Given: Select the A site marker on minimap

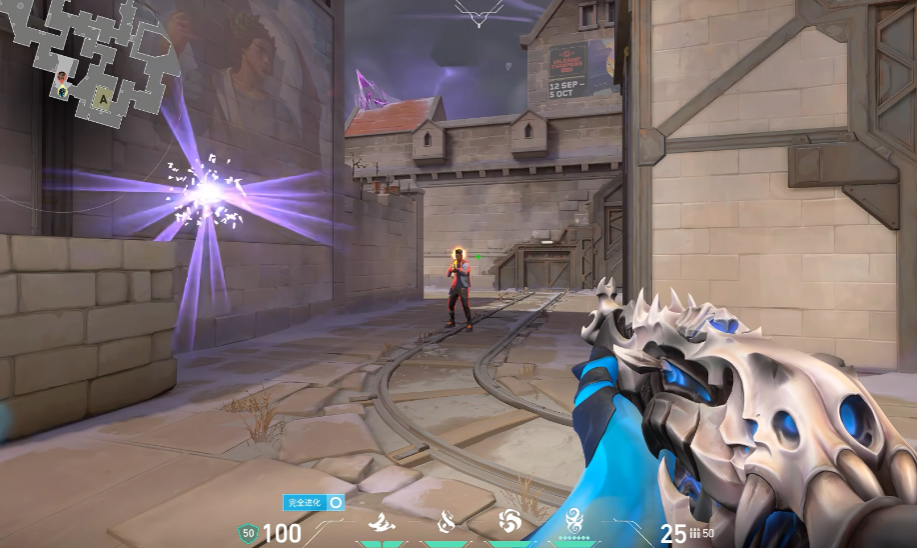Looking at the screenshot, I should click(101, 98).
